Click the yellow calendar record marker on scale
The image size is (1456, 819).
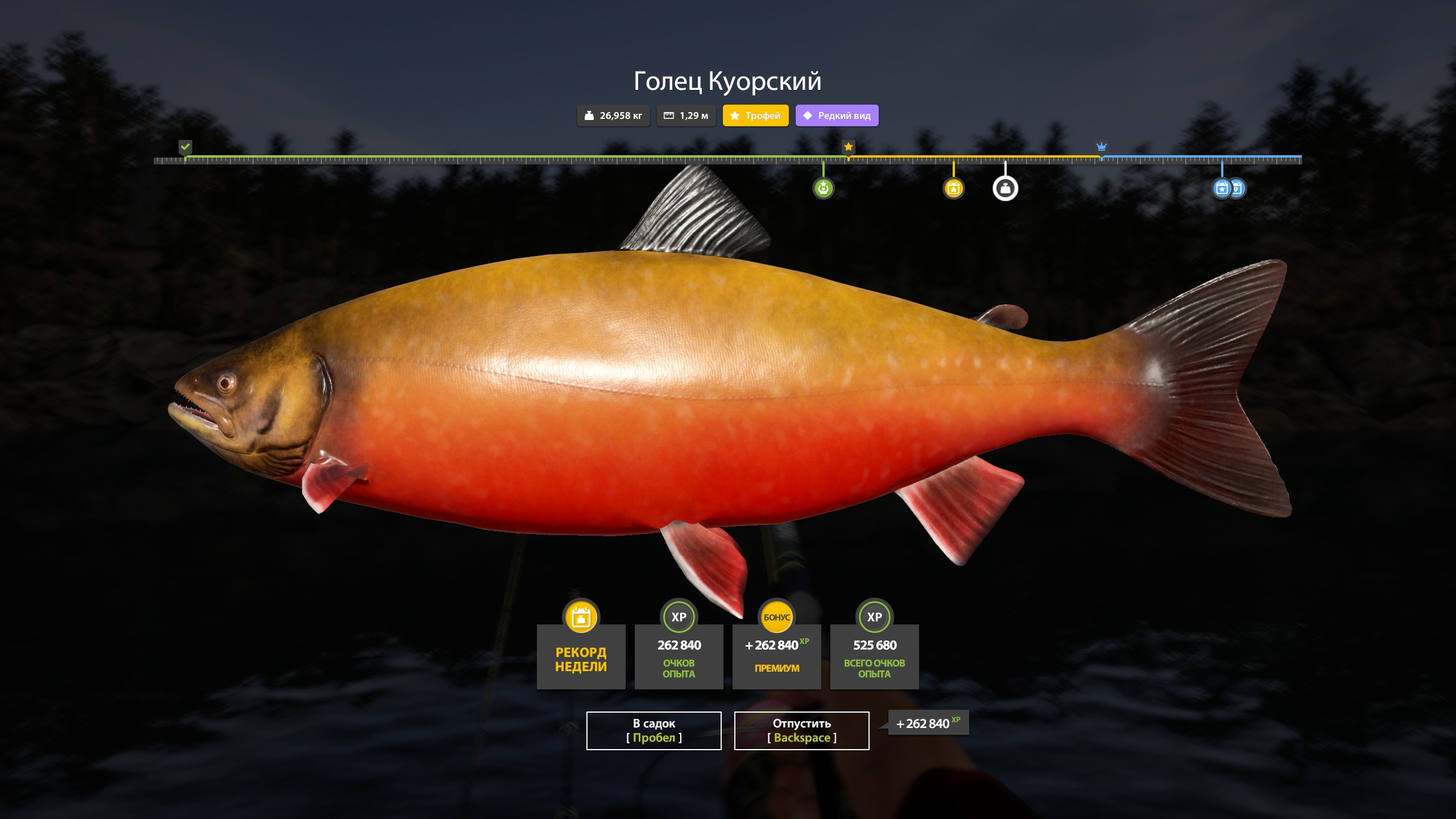coord(954,188)
